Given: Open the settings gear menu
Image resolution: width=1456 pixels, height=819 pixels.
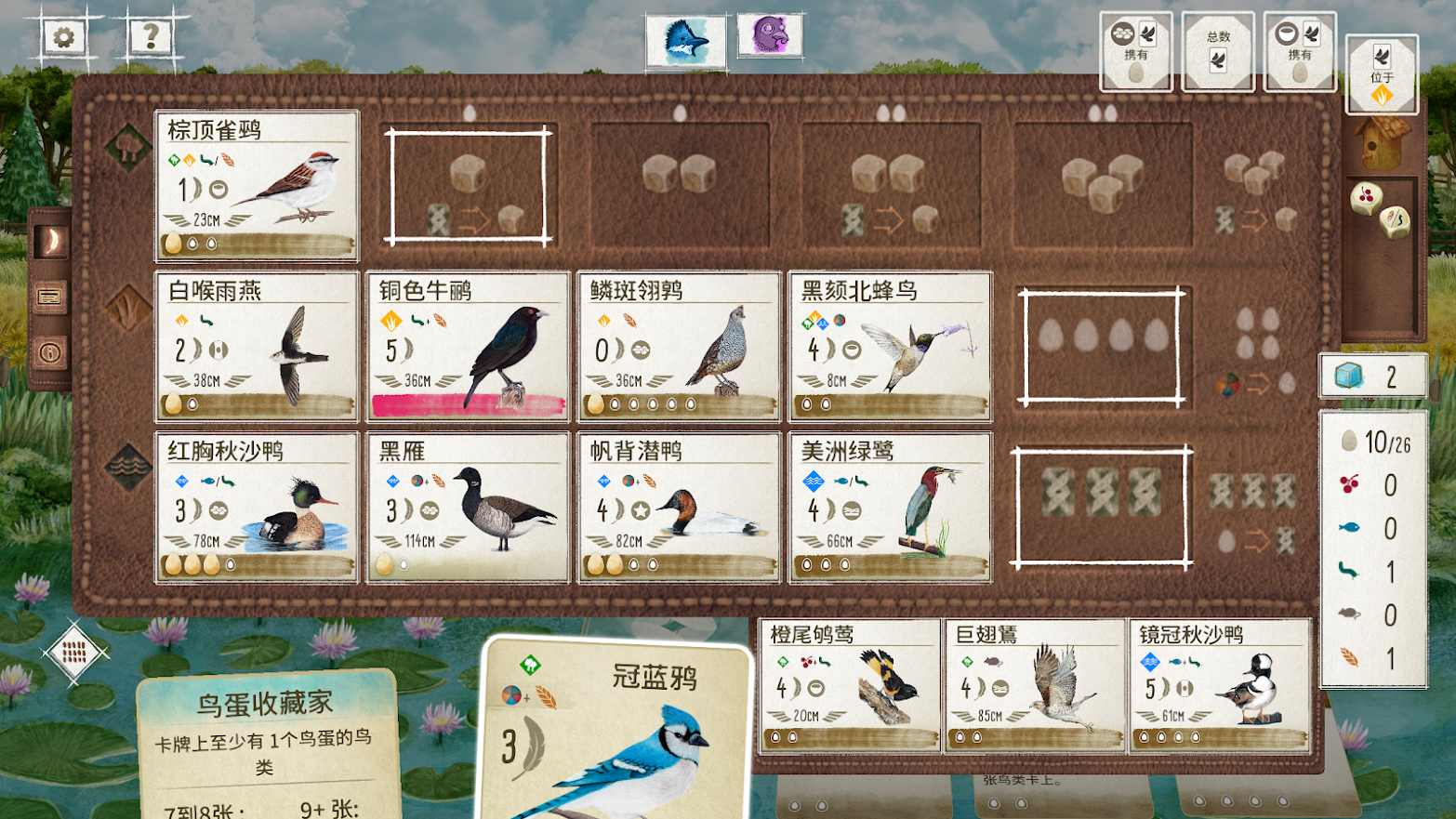Looking at the screenshot, I should [x=61, y=37].
